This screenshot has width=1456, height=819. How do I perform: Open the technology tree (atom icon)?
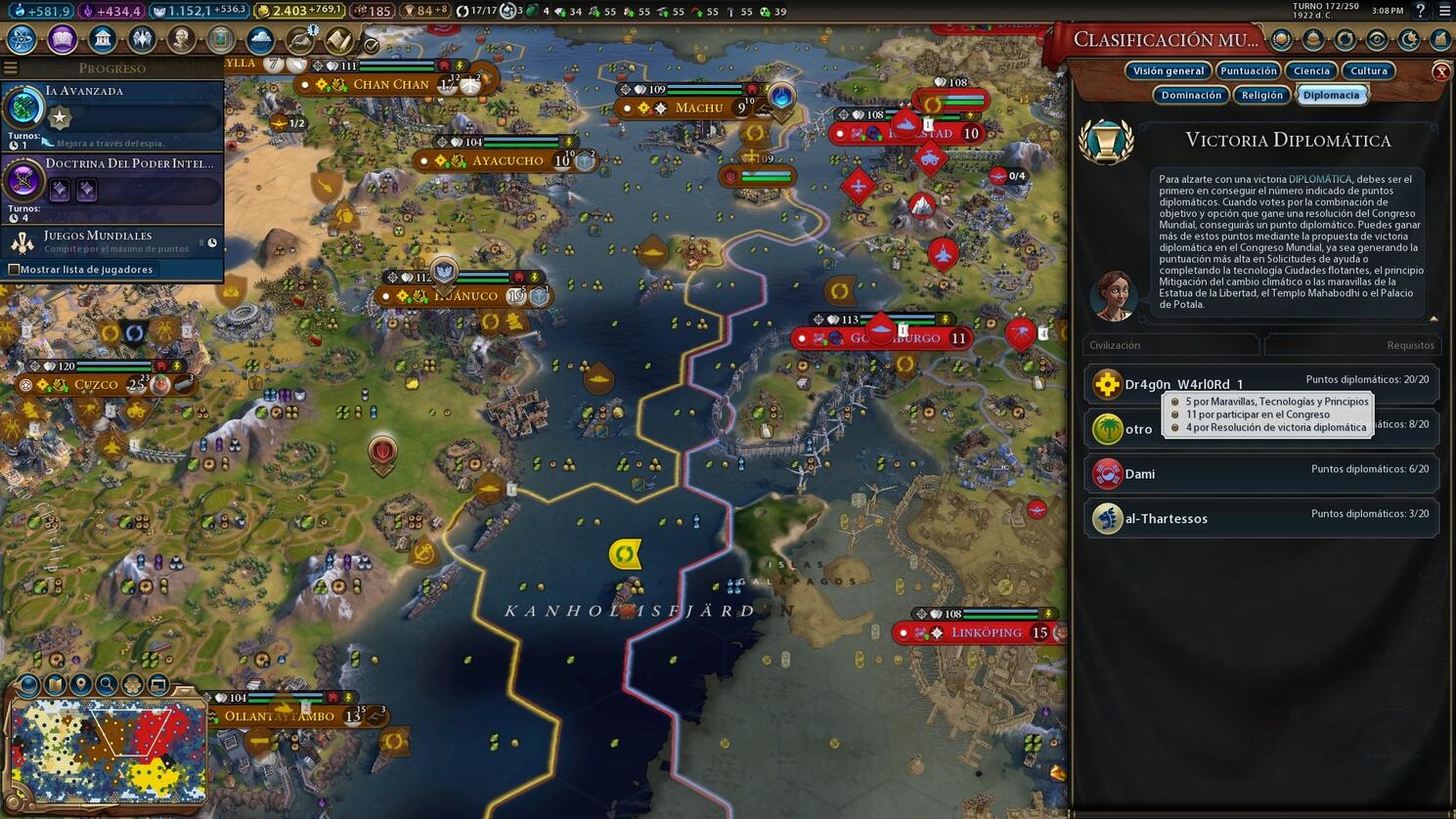pyautogui.click(x=20, y=39)
